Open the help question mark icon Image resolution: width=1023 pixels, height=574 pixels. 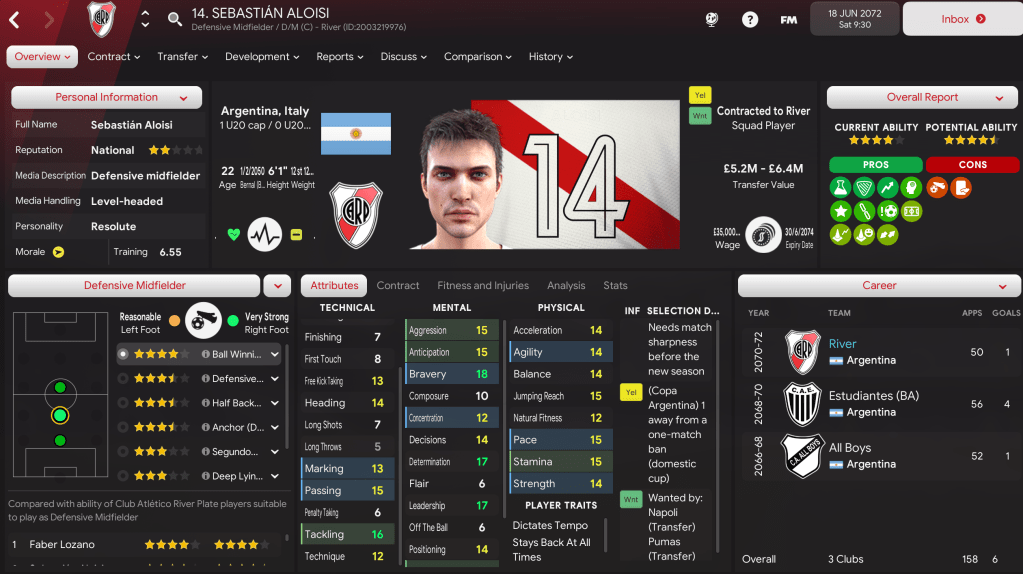pyautogui.click(x=750, y=19)
